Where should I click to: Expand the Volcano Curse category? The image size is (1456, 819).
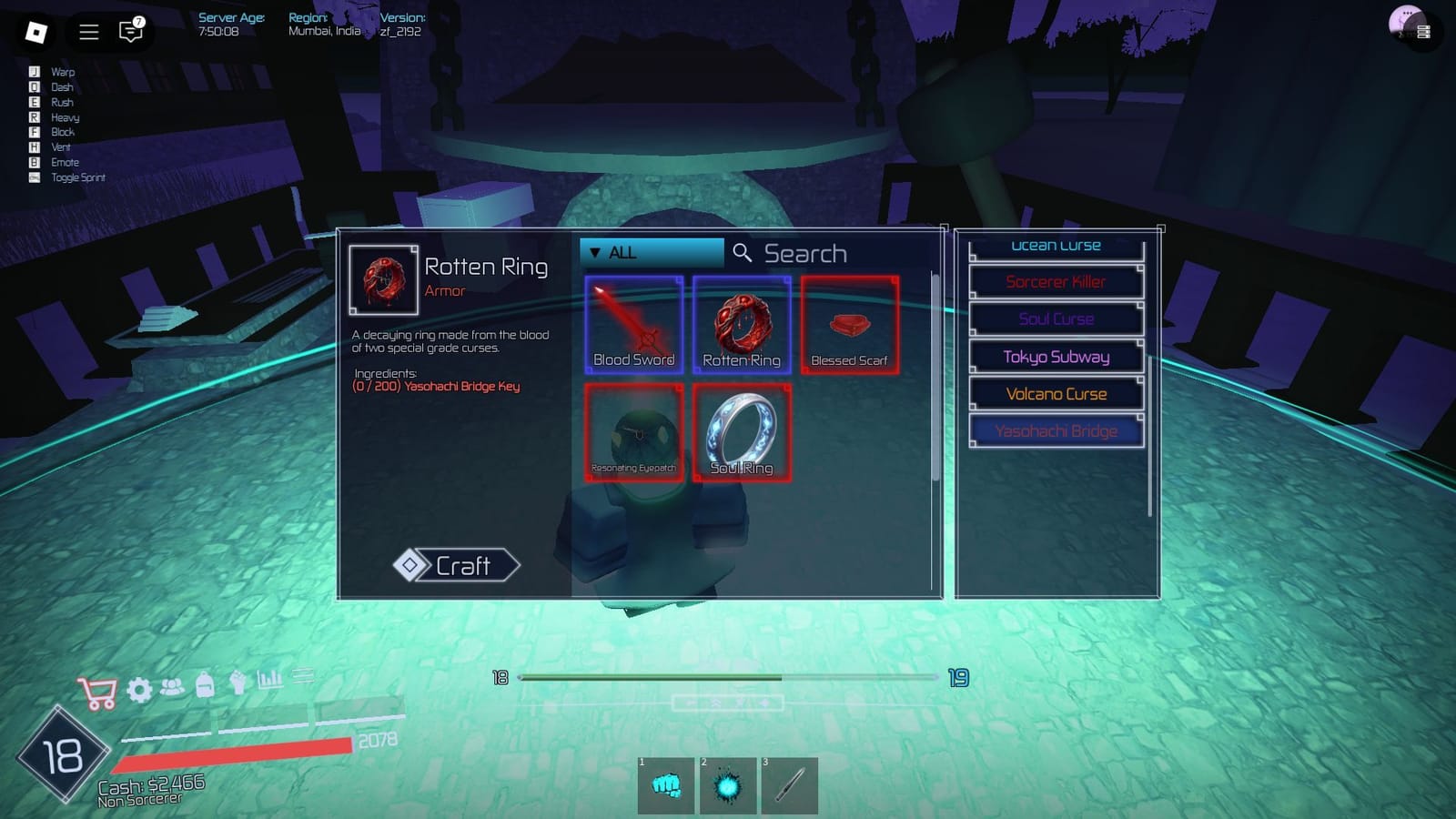[1056, 394]
